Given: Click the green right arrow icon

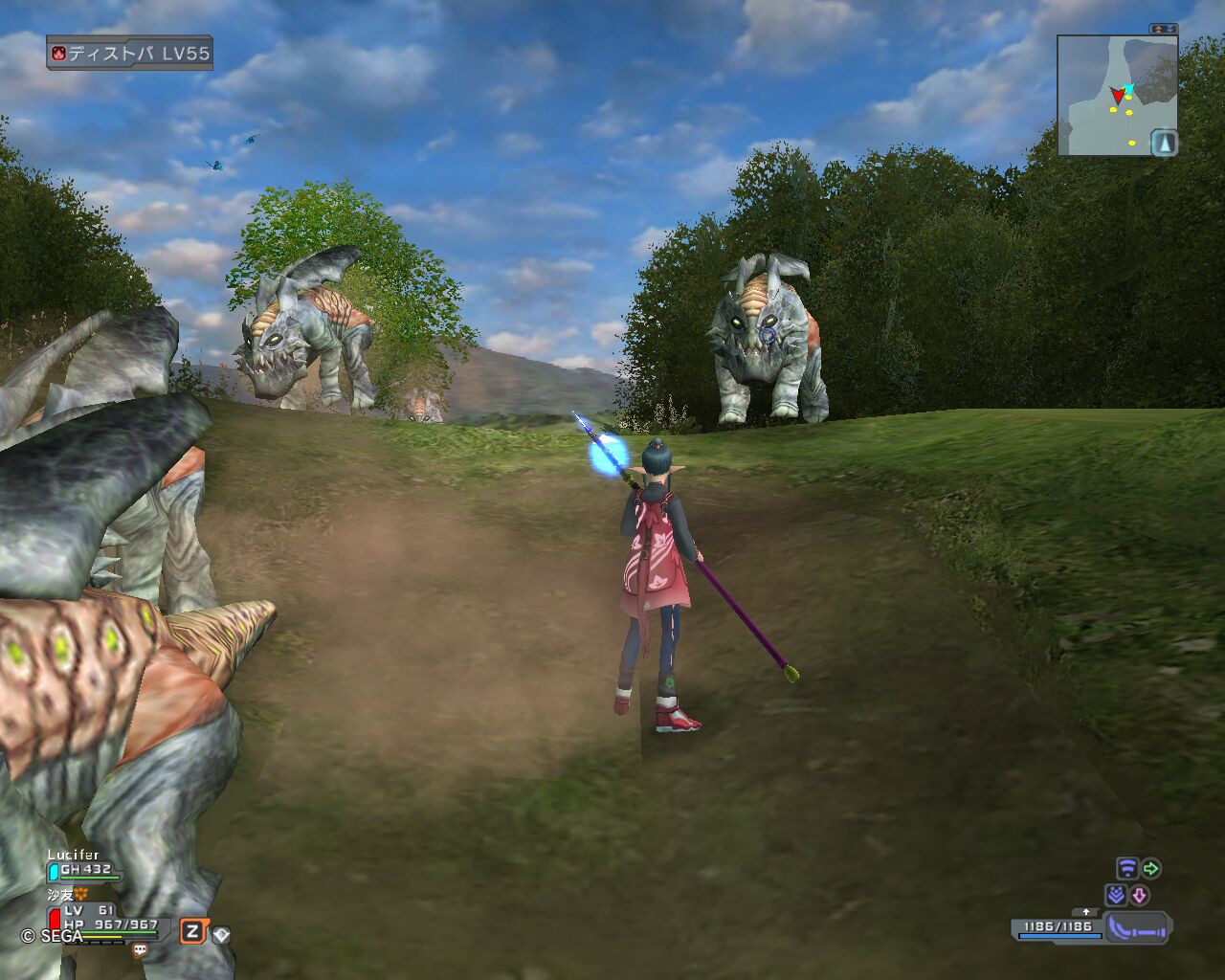Looking at the screenshot, I should [x=1151, y=869].
